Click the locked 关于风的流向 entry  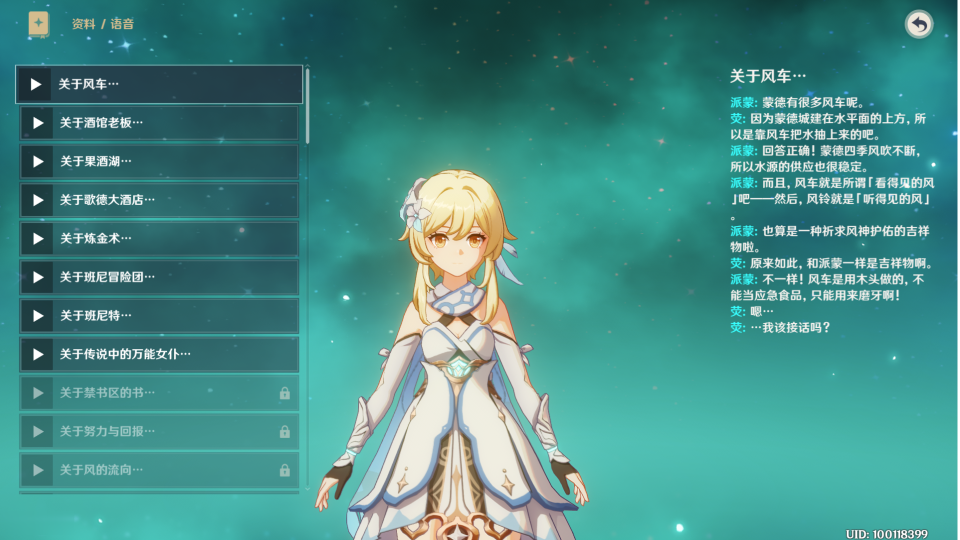tap(160, 470)
